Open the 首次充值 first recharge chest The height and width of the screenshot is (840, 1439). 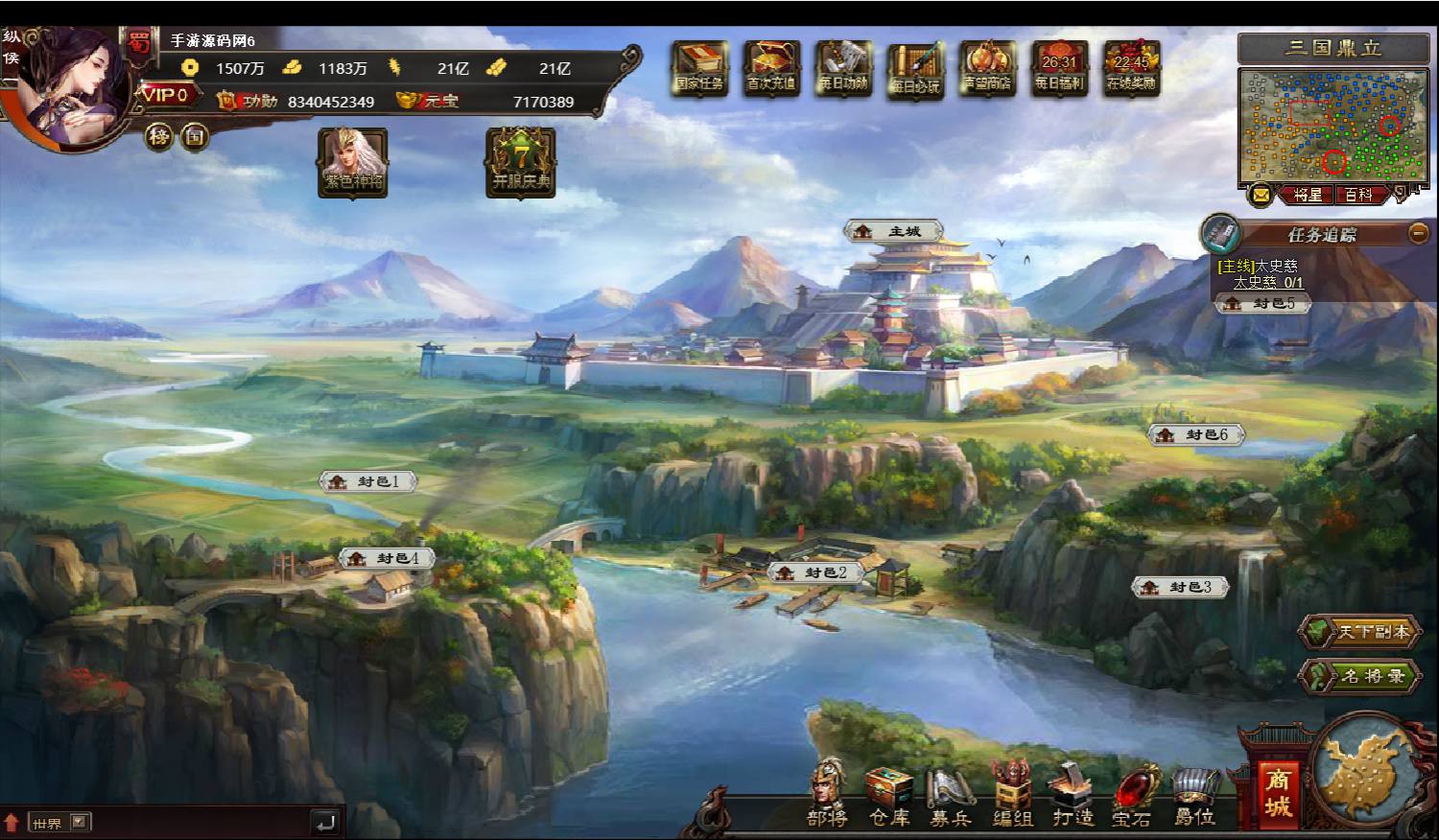pos(770,68)
